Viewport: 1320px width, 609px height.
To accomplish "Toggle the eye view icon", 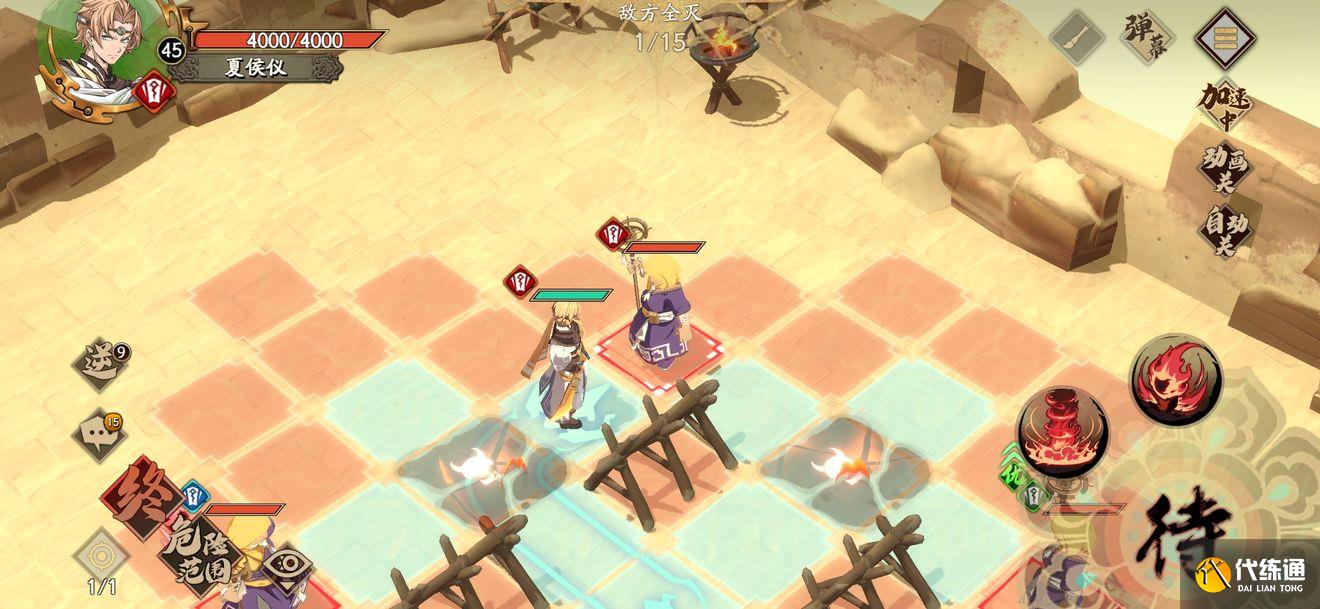I will pyautogui.click(x=287, y=565).
